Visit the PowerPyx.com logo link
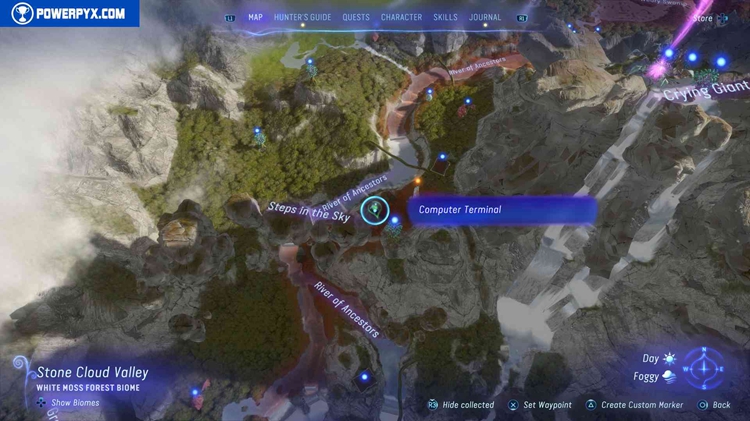The width and height of the screenshot is (750, 421). (69, 13)
